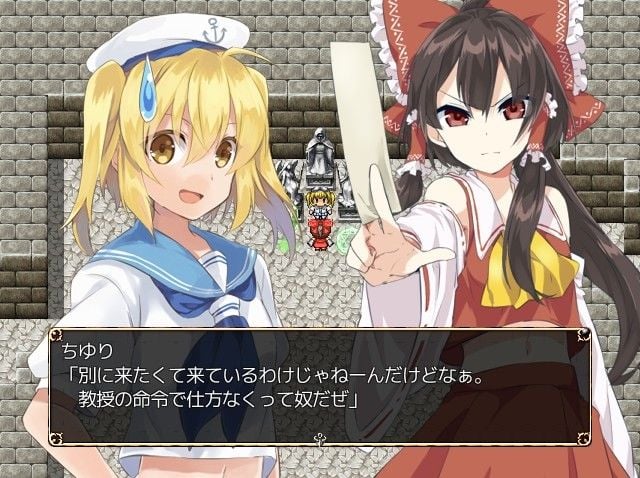
Task: Advance Chiyuri's dialogue message box
Action: pos(318,384)
